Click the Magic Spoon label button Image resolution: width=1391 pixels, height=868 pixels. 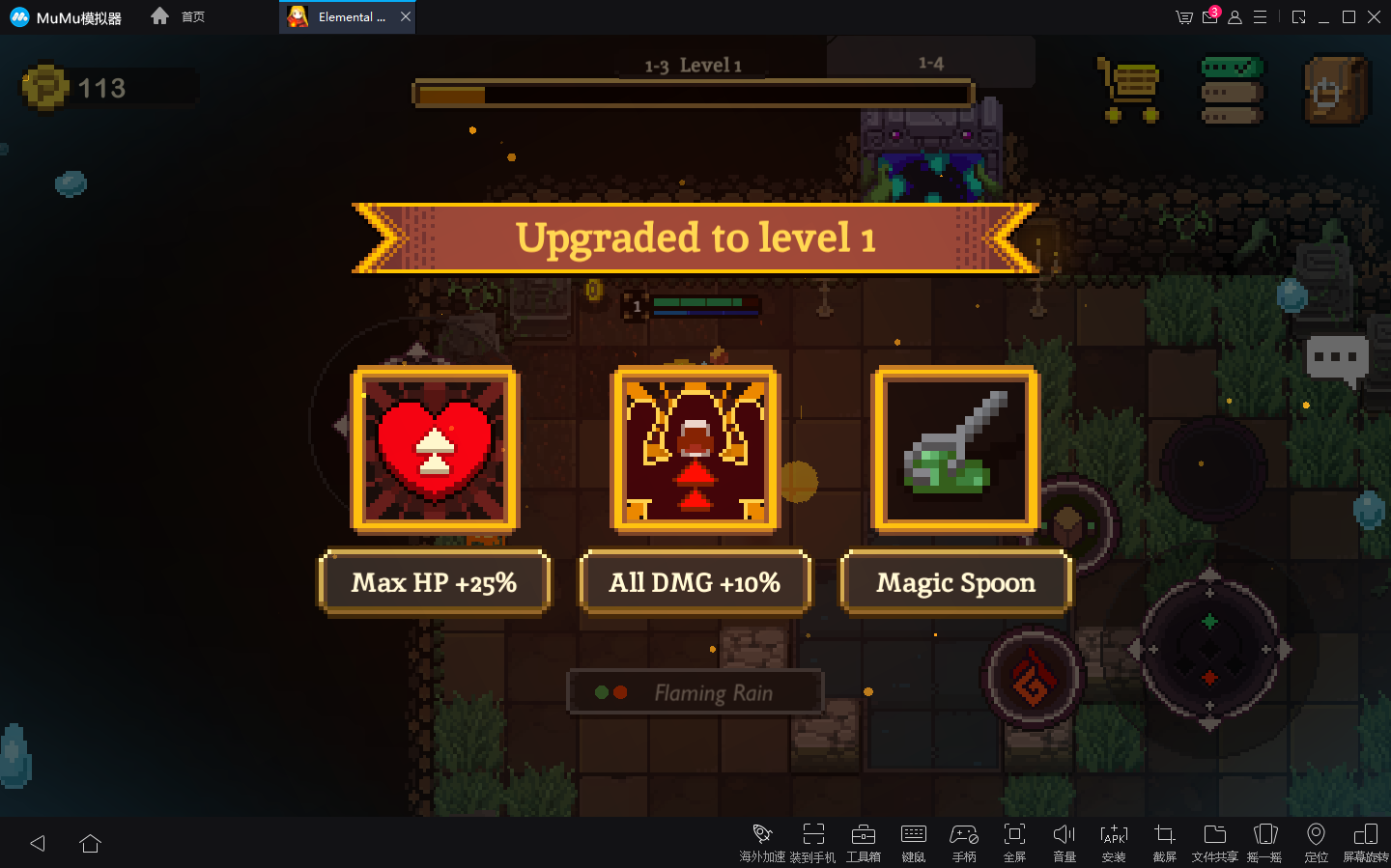point(955,582)
